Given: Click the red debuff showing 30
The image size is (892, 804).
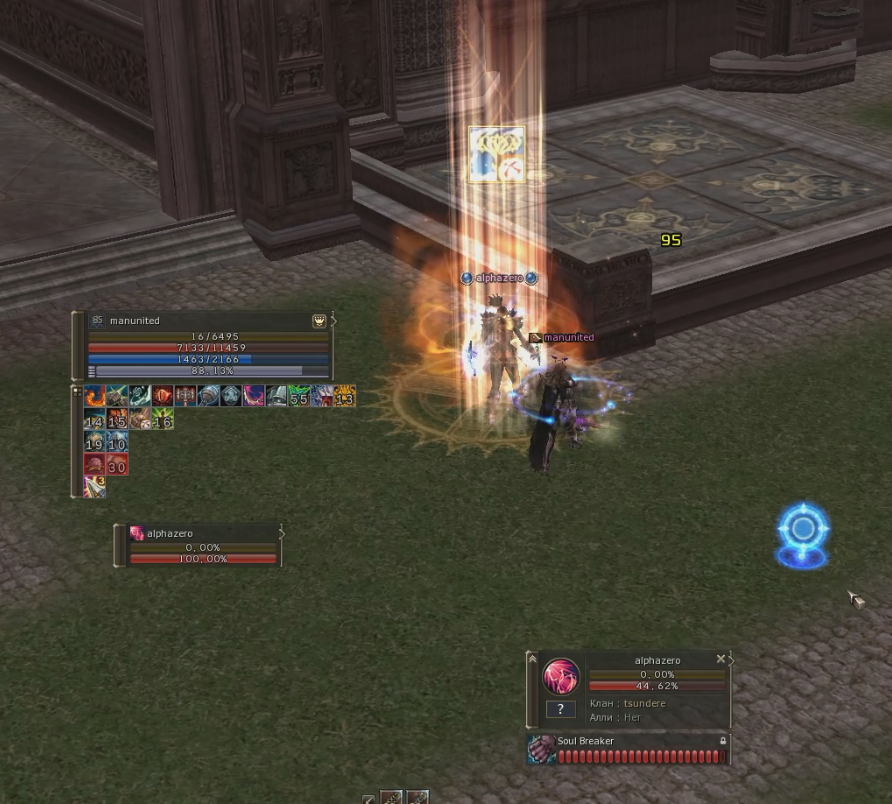Looking at the screenshot, I should point(117,464).
